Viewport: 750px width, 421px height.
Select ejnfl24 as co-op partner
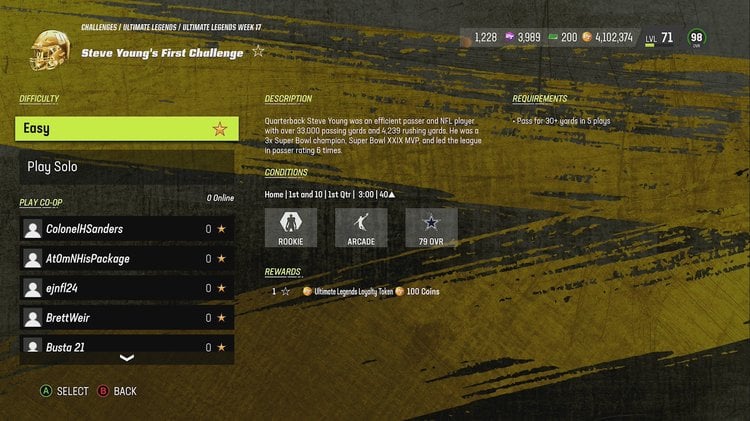126,288
